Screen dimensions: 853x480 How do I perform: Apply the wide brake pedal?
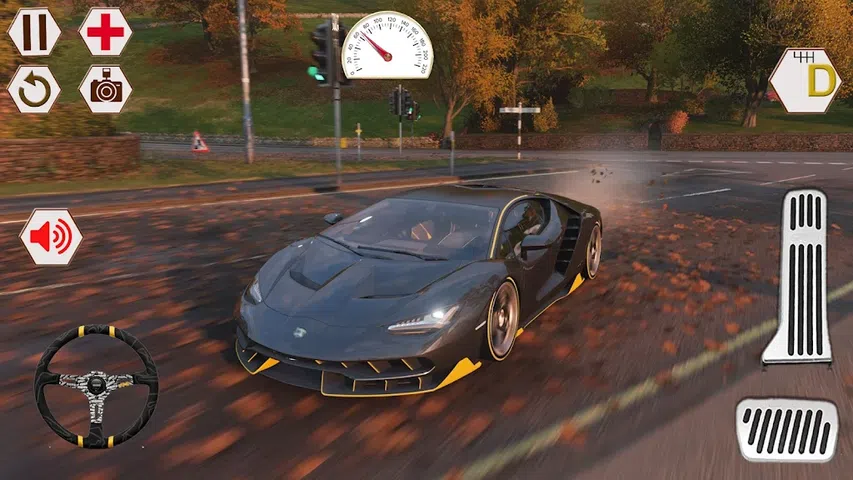787,430
